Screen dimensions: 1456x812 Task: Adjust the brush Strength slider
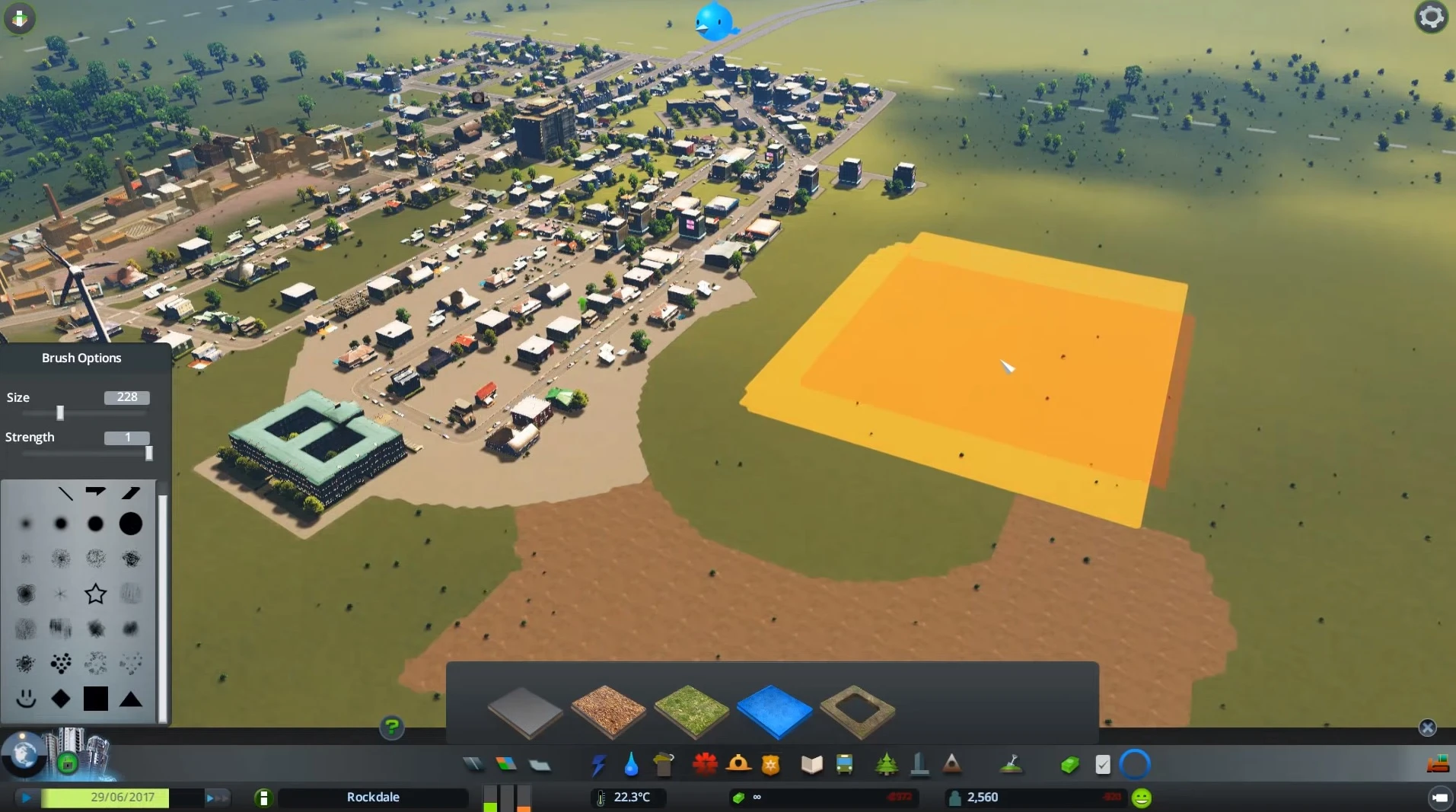click(149, 453)
